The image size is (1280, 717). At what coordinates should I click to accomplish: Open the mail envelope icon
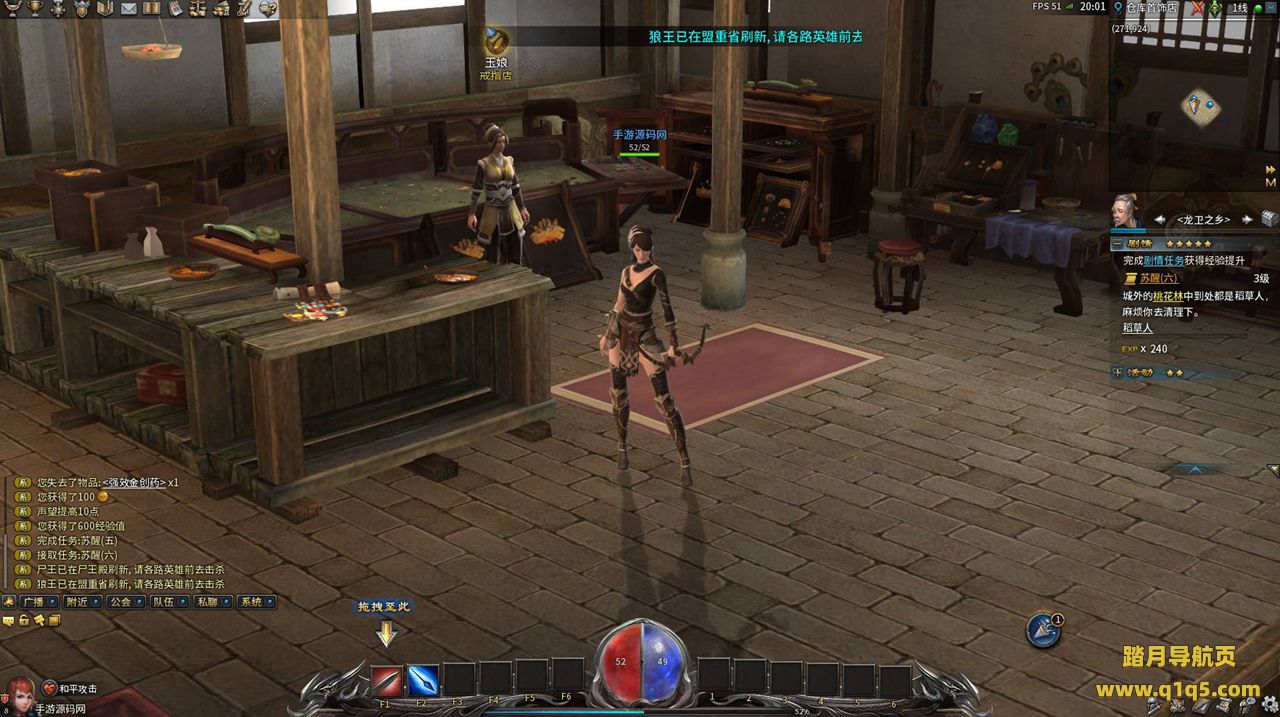(128, 9)
